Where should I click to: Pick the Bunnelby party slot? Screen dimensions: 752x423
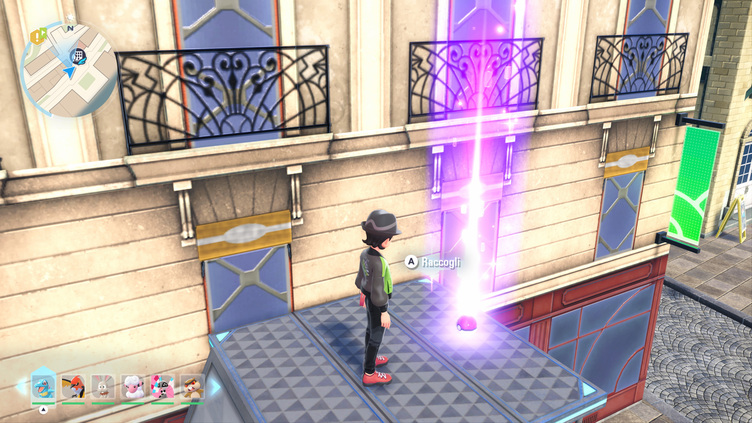[102, 386]
